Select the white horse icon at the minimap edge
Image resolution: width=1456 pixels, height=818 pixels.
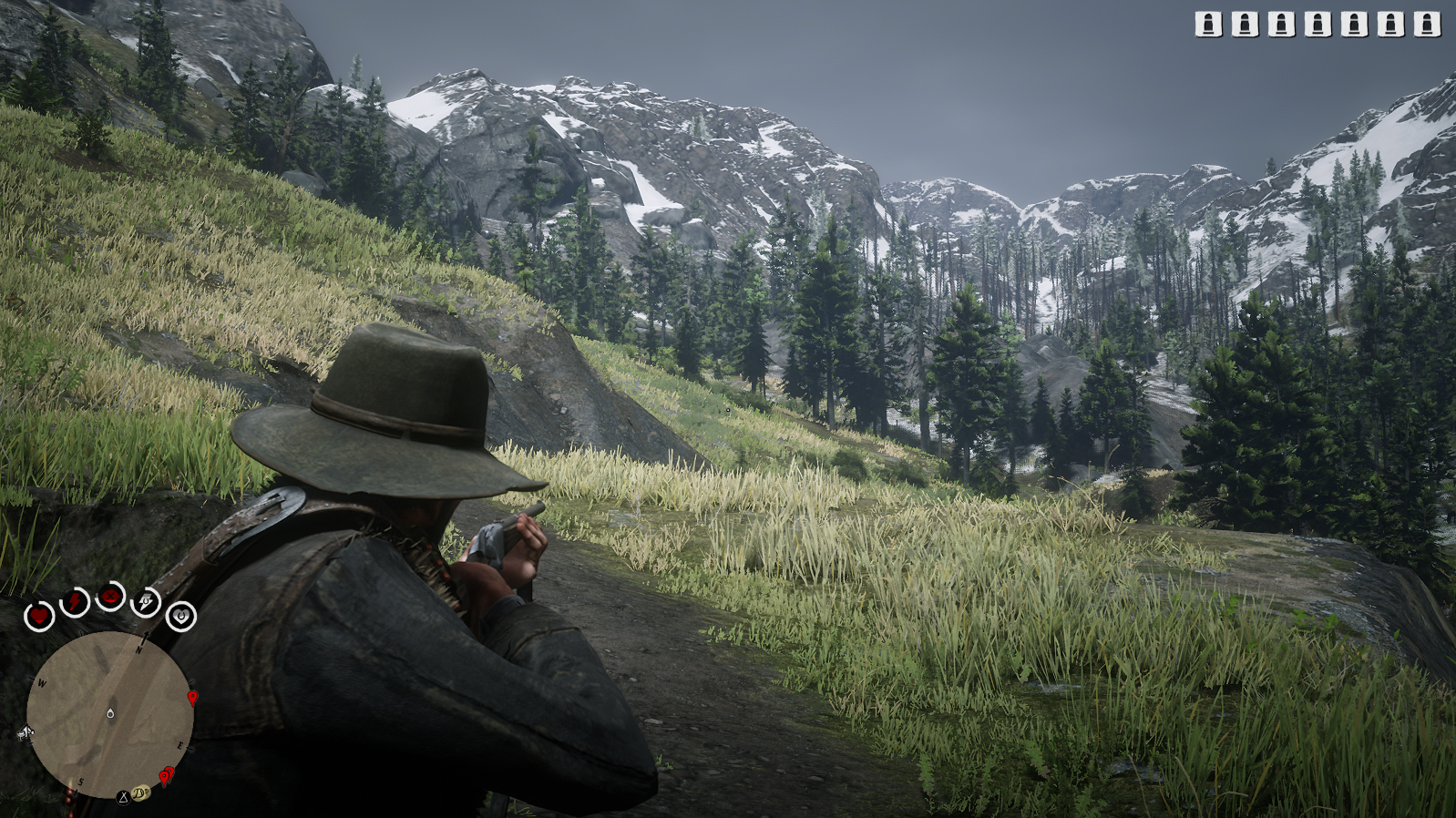point(25,731)
